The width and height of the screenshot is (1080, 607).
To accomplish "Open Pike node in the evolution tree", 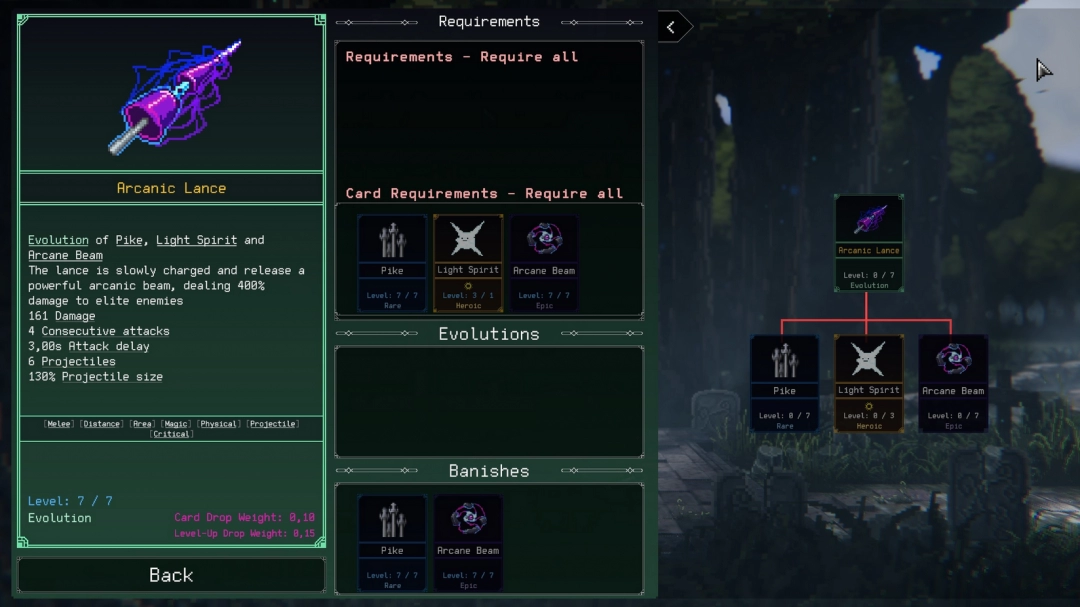I will click(785, 383).
